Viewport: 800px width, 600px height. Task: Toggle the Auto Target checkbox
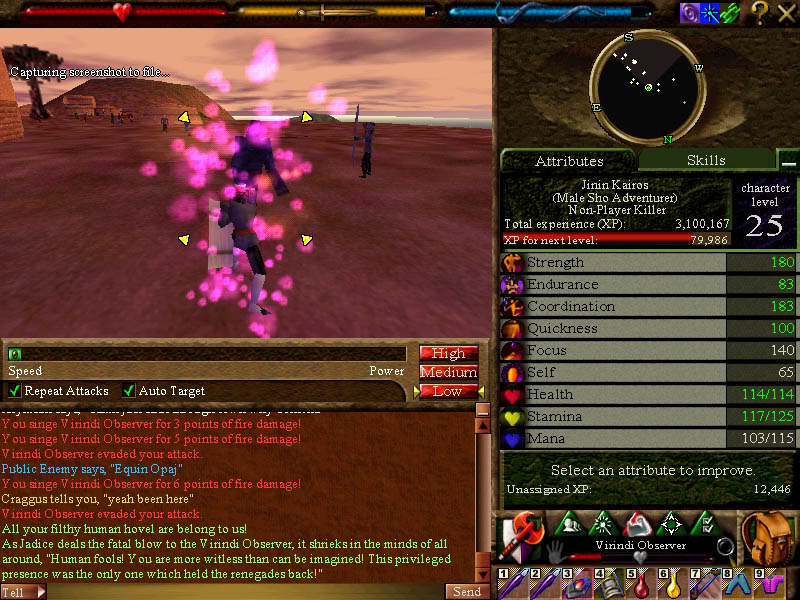[129, 391]
